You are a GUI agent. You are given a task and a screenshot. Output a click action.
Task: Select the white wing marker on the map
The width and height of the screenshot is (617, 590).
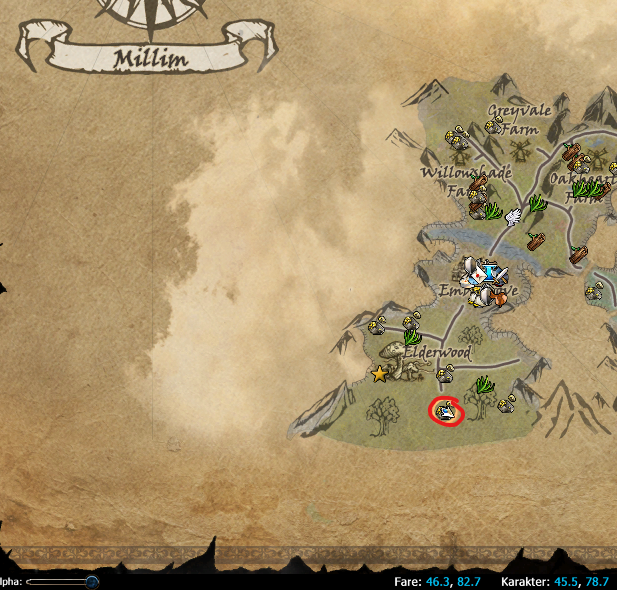[x=513, y=215]
